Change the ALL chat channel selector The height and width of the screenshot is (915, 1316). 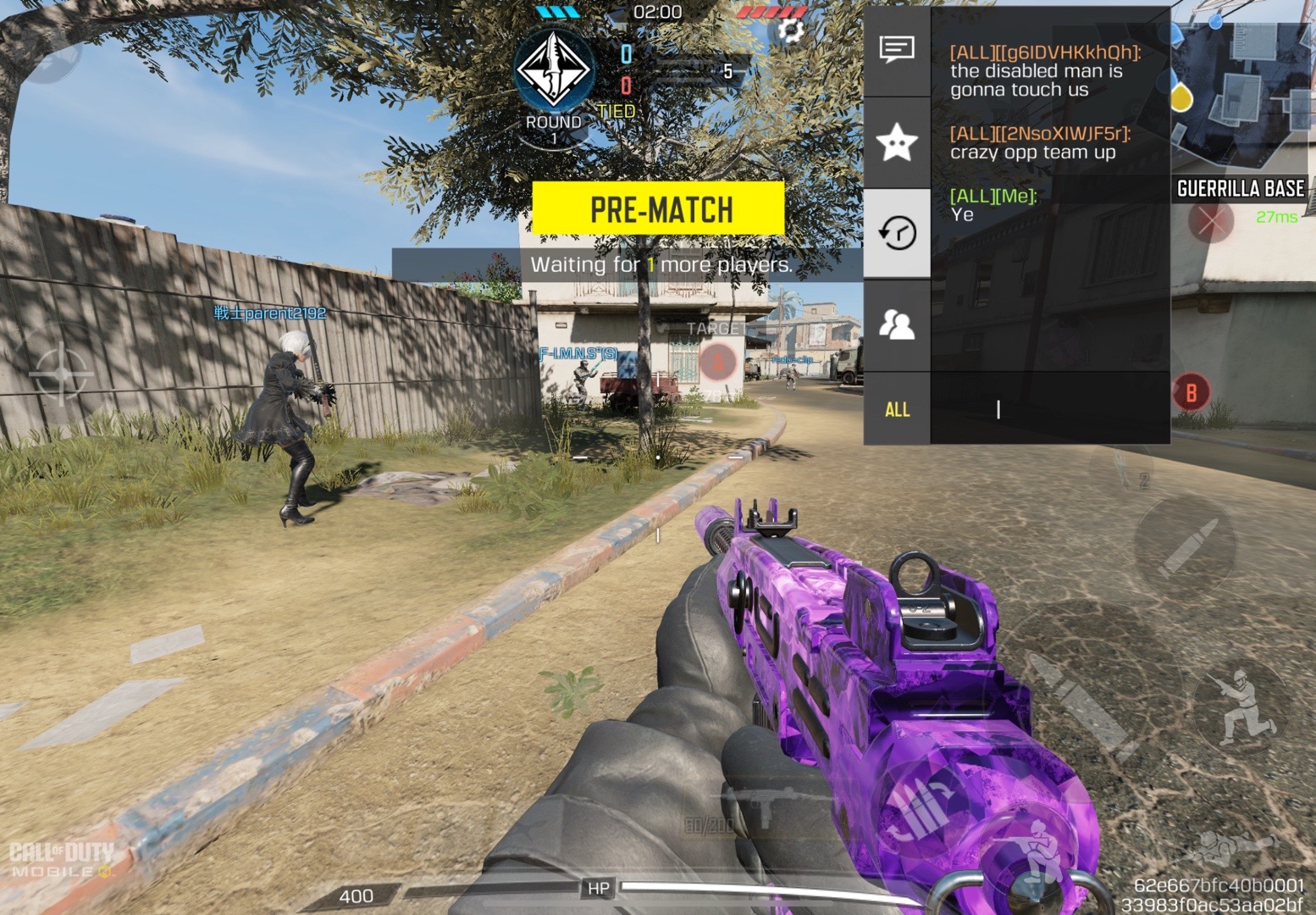(897, 409)
